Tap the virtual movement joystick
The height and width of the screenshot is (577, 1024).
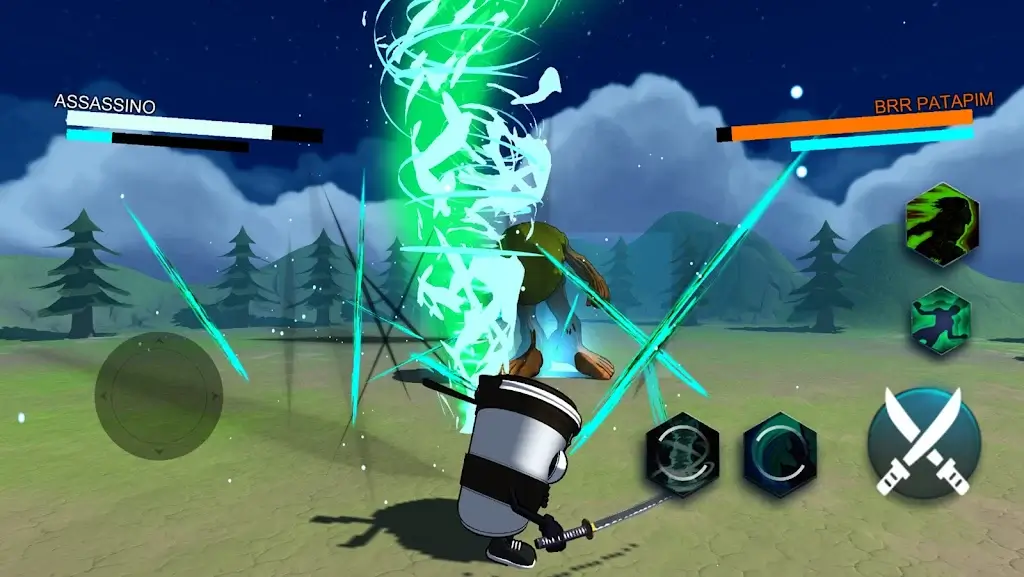(158, 396)
